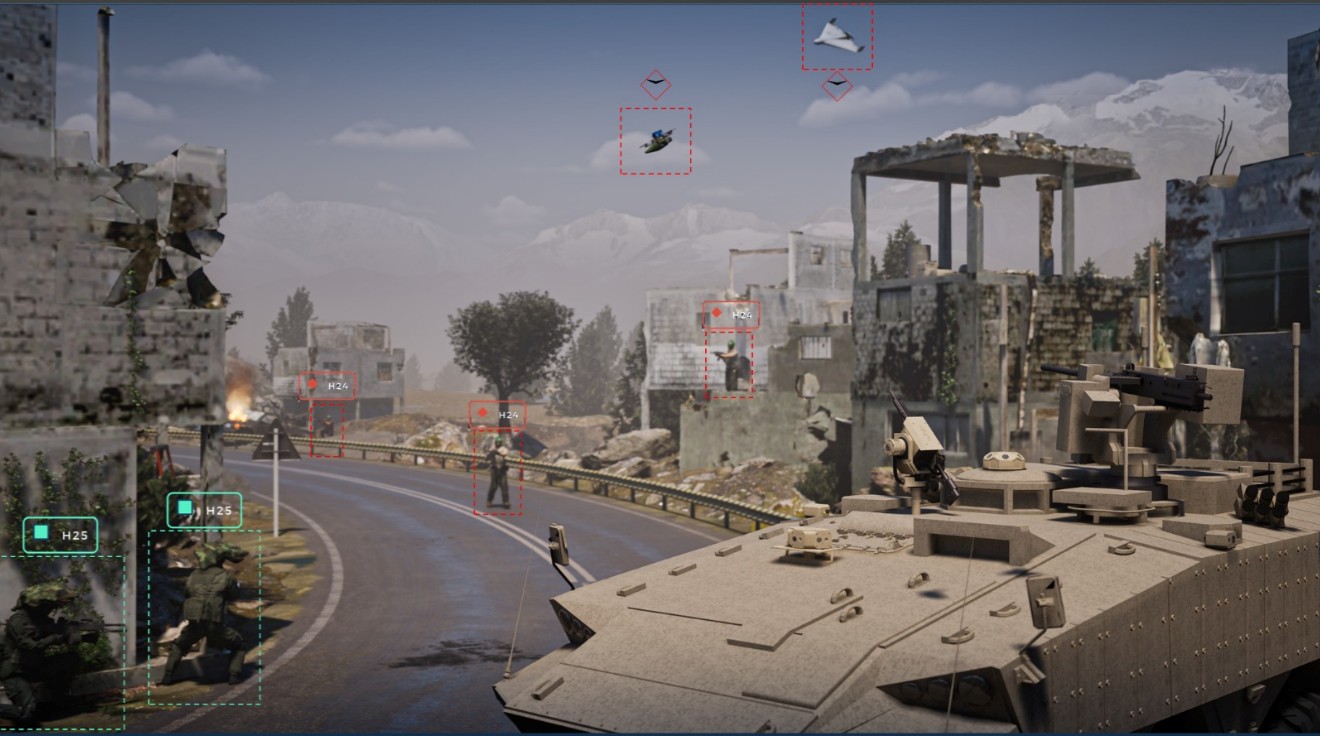Click H24 tag above soldier standing on road
The height and width of the screenshot is (736, 1320).
click(498, 414)
